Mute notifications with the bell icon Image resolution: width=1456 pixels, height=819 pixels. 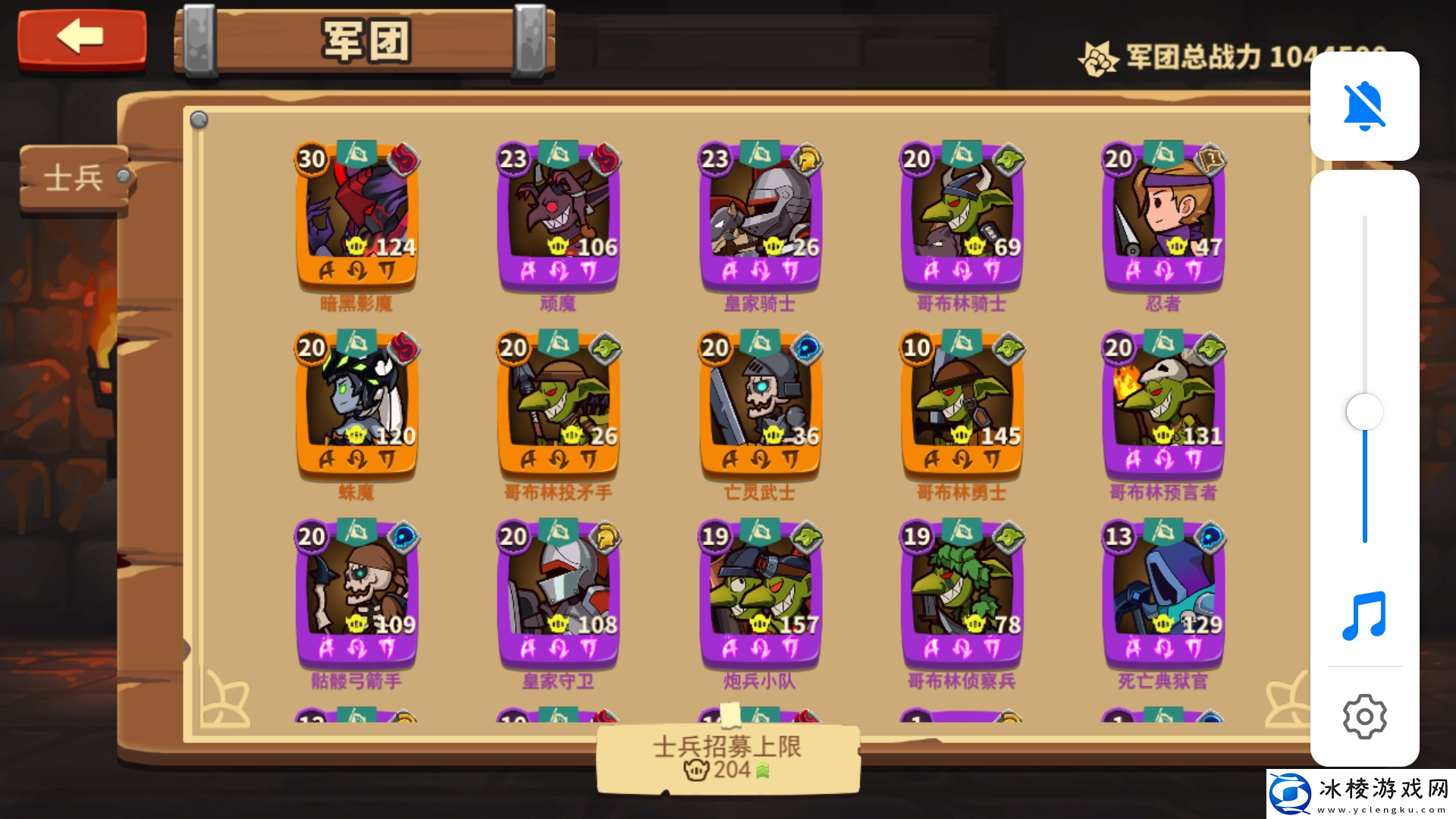pyautogui.click(x=1363, y=106)
